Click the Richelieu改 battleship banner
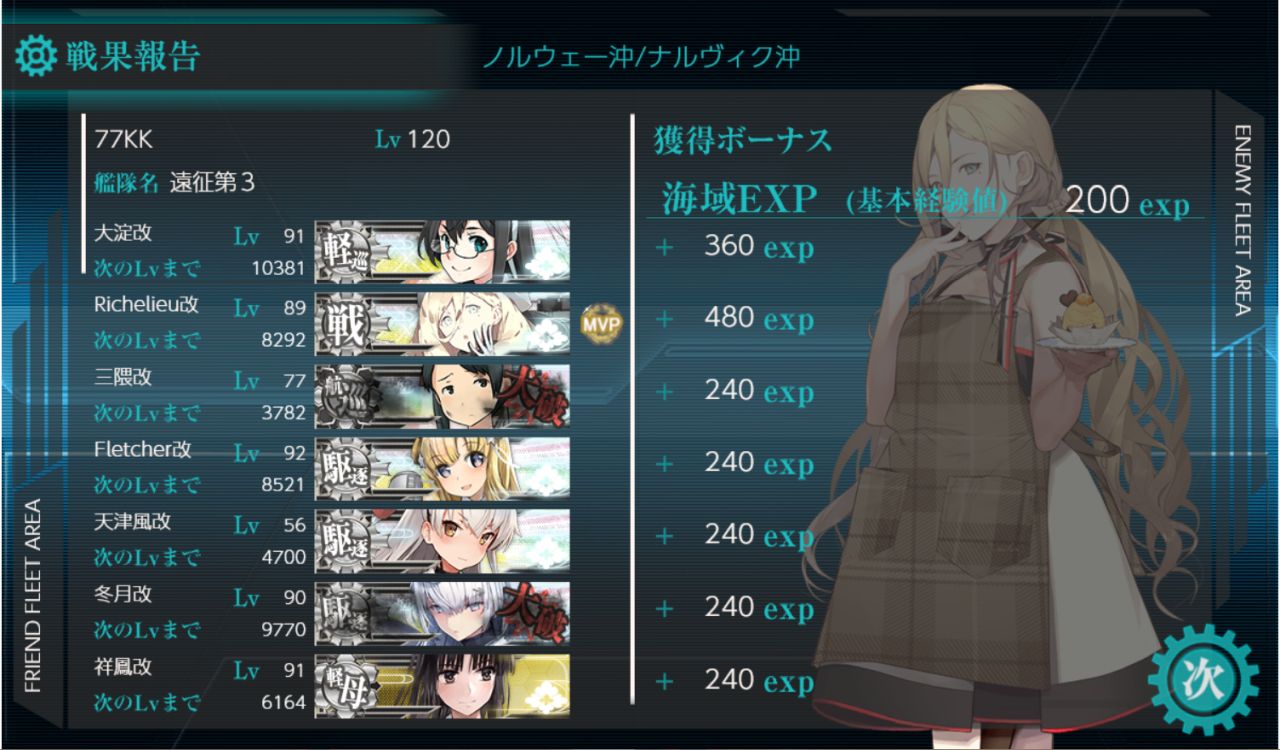Viewport: 1280px width, 750px height. pos(442,324)
